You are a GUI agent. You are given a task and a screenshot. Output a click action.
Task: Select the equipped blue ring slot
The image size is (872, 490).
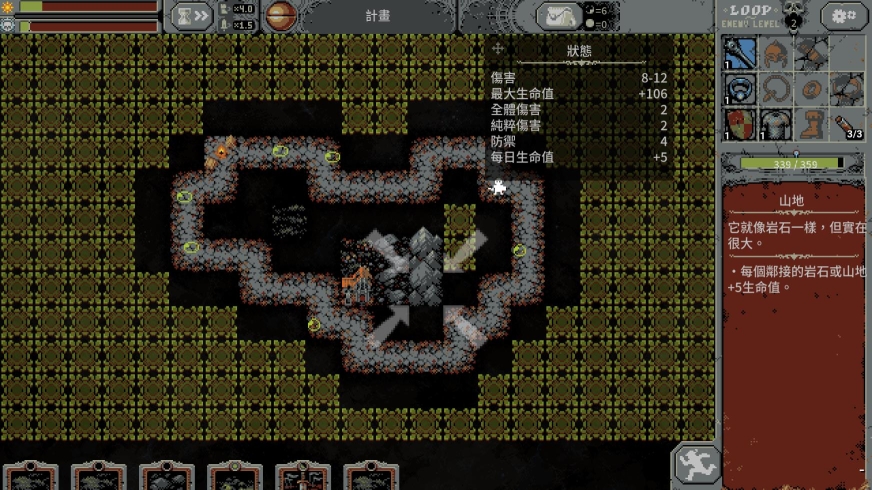[741, 89]
